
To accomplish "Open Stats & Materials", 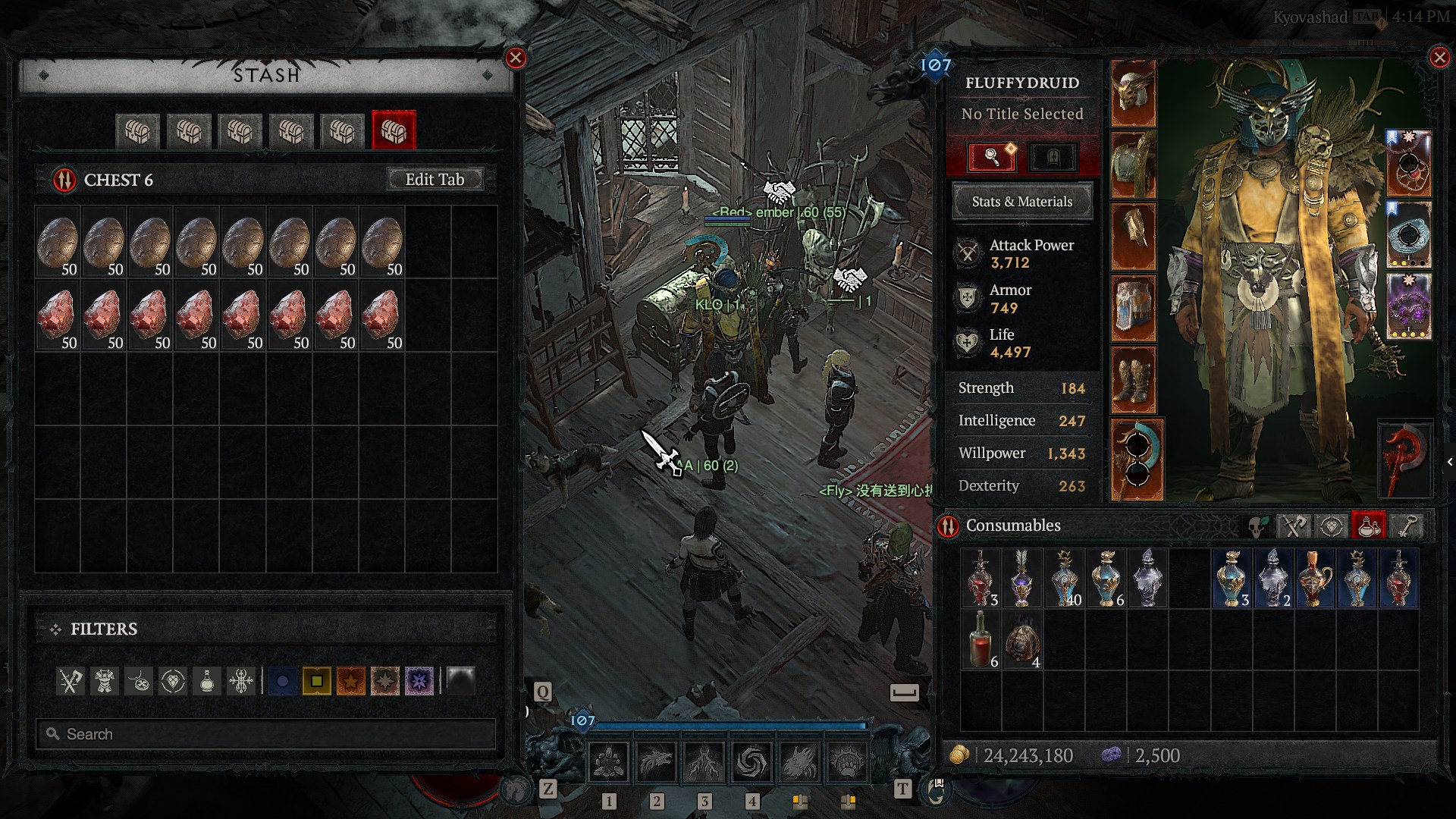I will click(x=1021, y=202).
